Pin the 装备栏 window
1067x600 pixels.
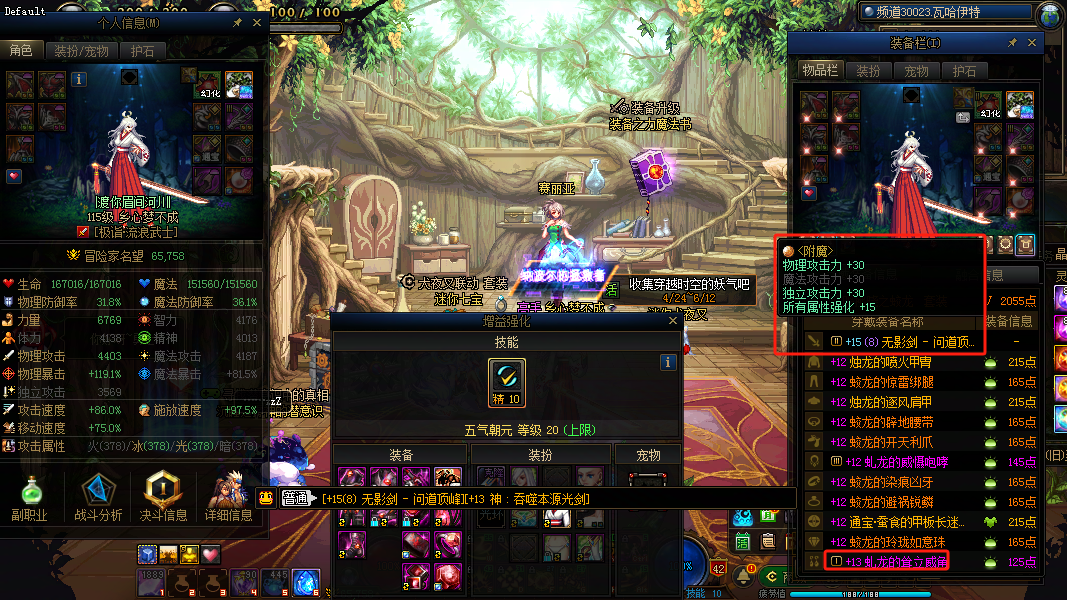[x=1012, y=43]
